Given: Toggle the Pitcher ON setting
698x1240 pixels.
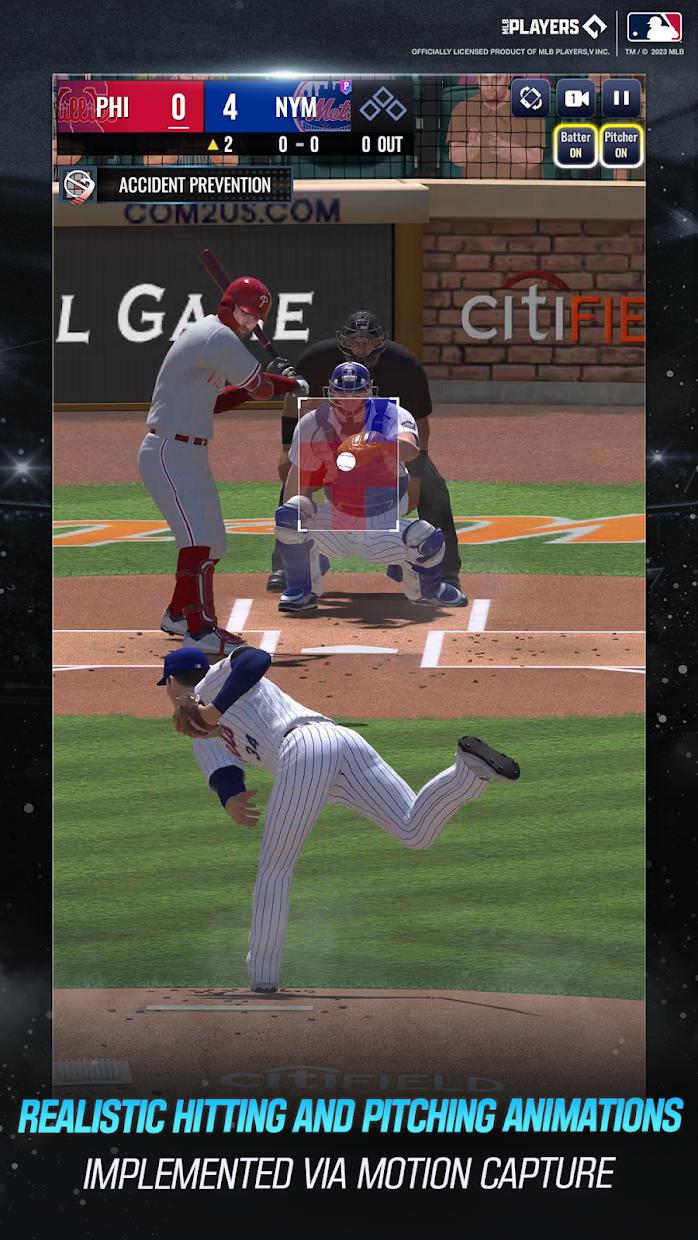Looking at the screenshot, I should click(x=621, y=145).
